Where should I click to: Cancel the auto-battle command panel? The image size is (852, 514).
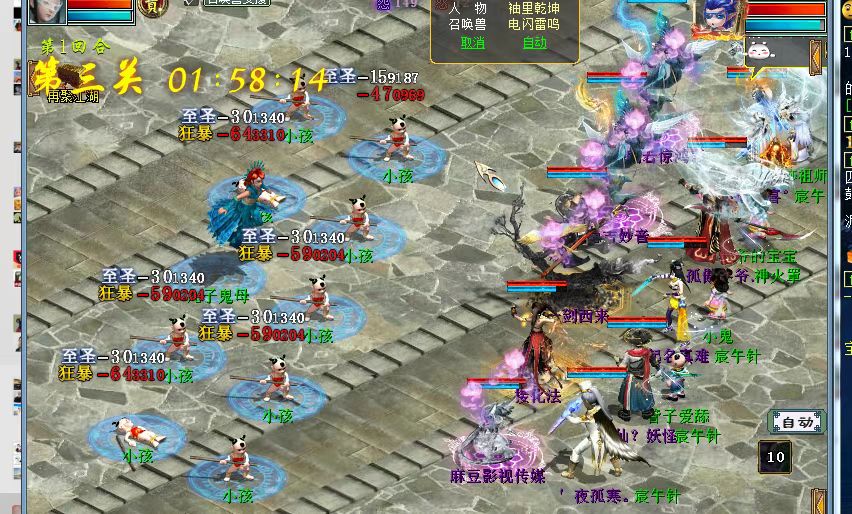point(472,43)
